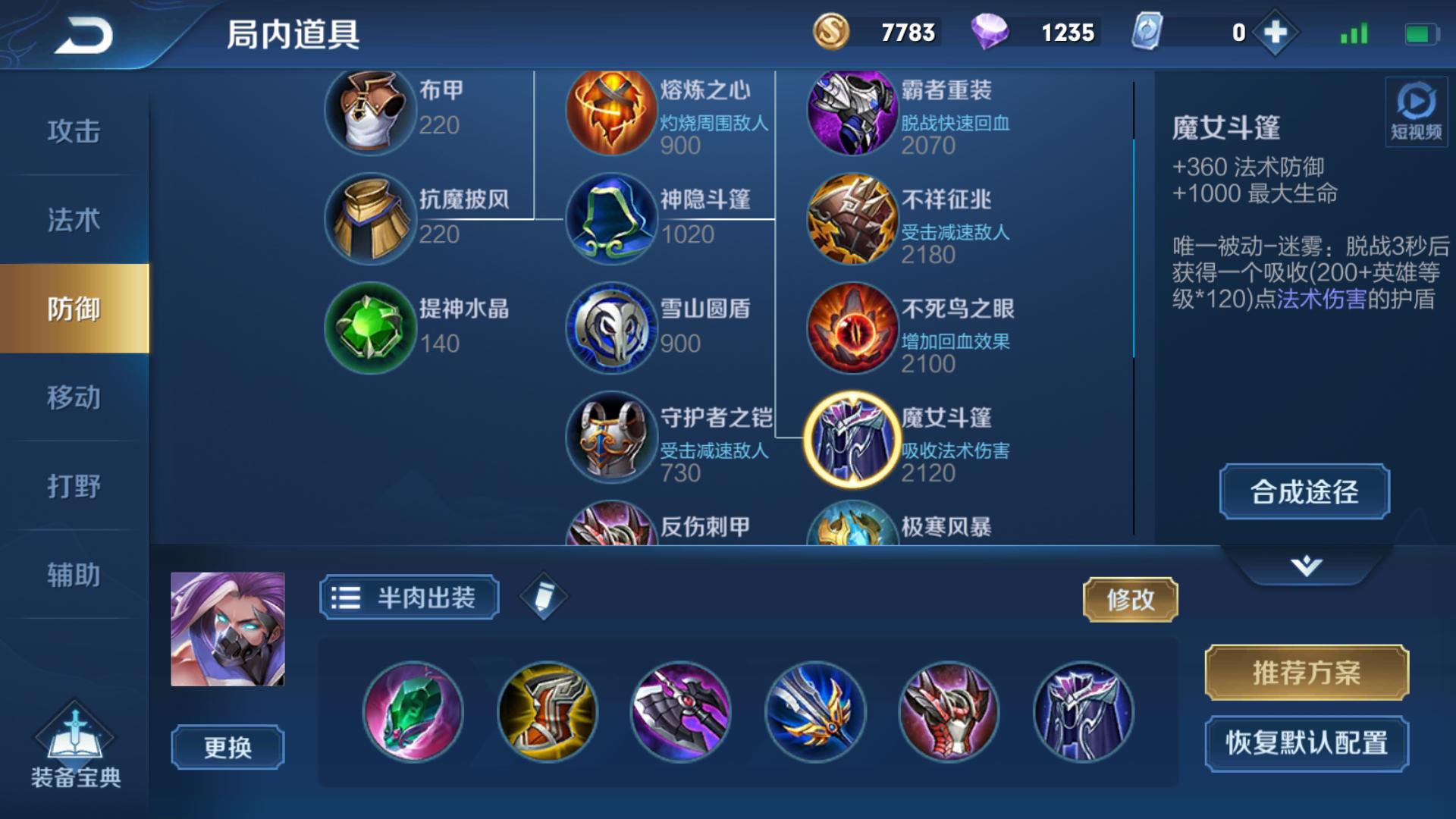Open the 半肉出装 build list
Viewport: 1456px width, 819px height.
(x=409, y=598)
